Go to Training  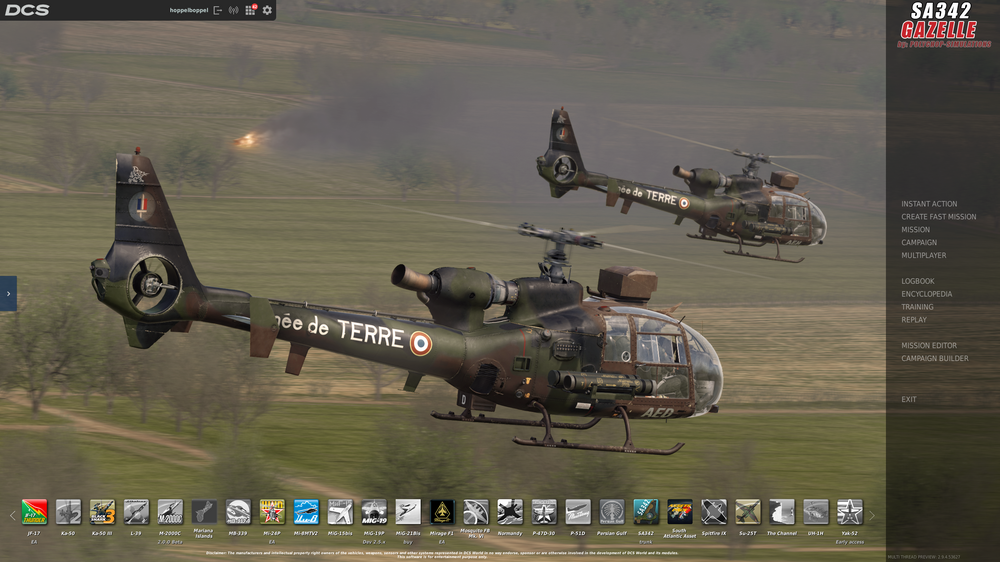point(917,307)
